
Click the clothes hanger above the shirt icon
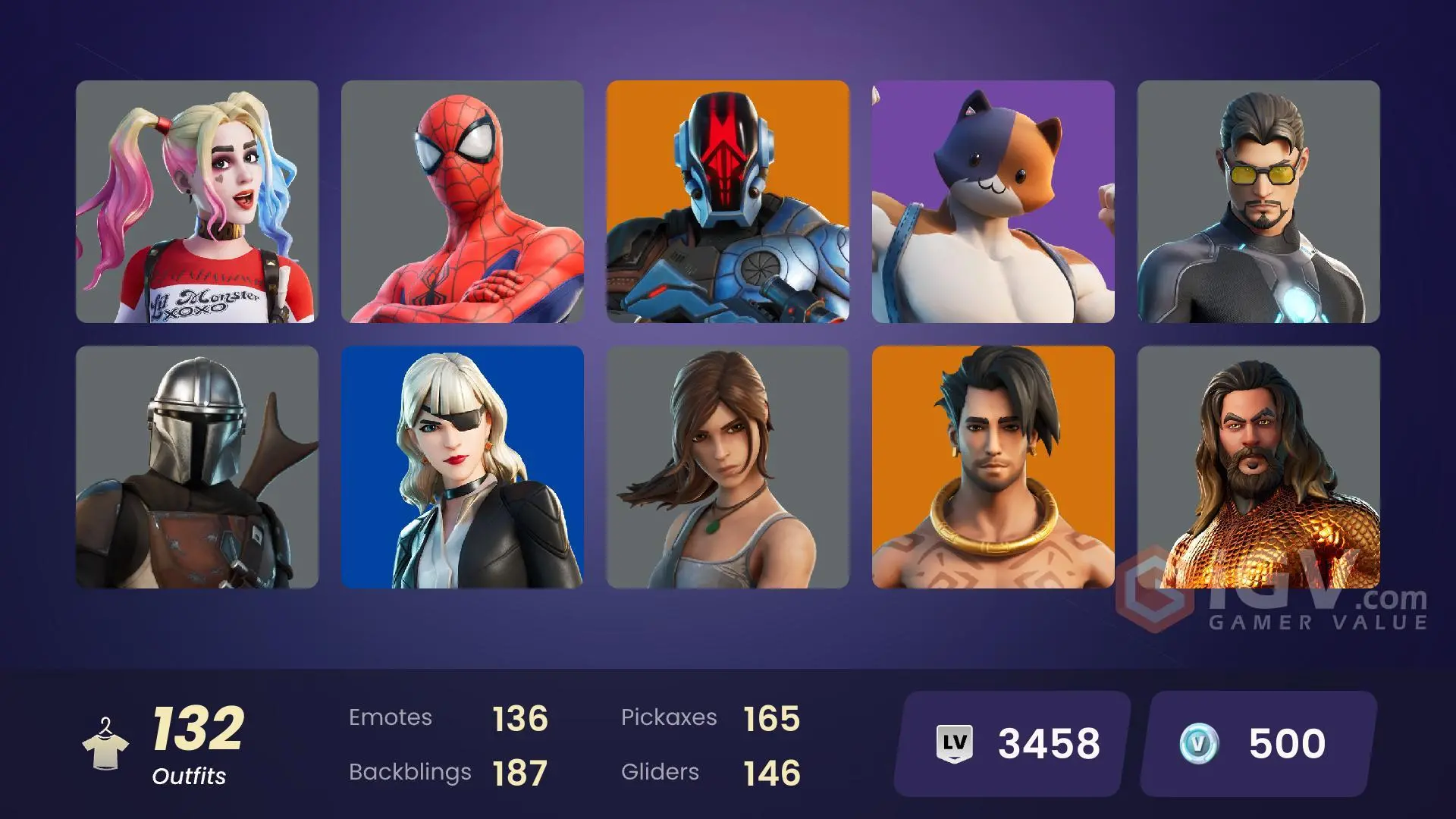(x=106, y=724)
